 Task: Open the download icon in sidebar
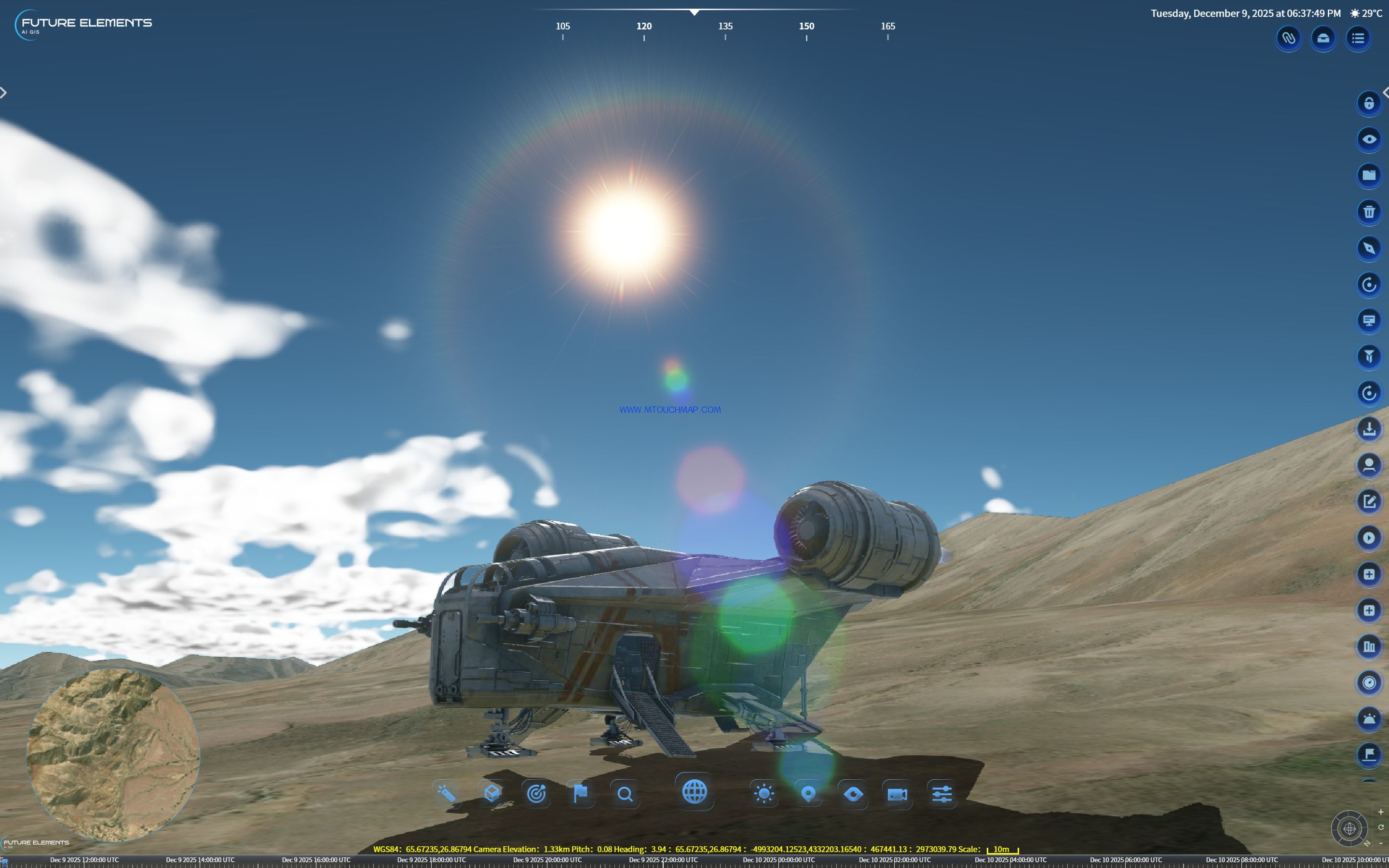(1370, 429)
